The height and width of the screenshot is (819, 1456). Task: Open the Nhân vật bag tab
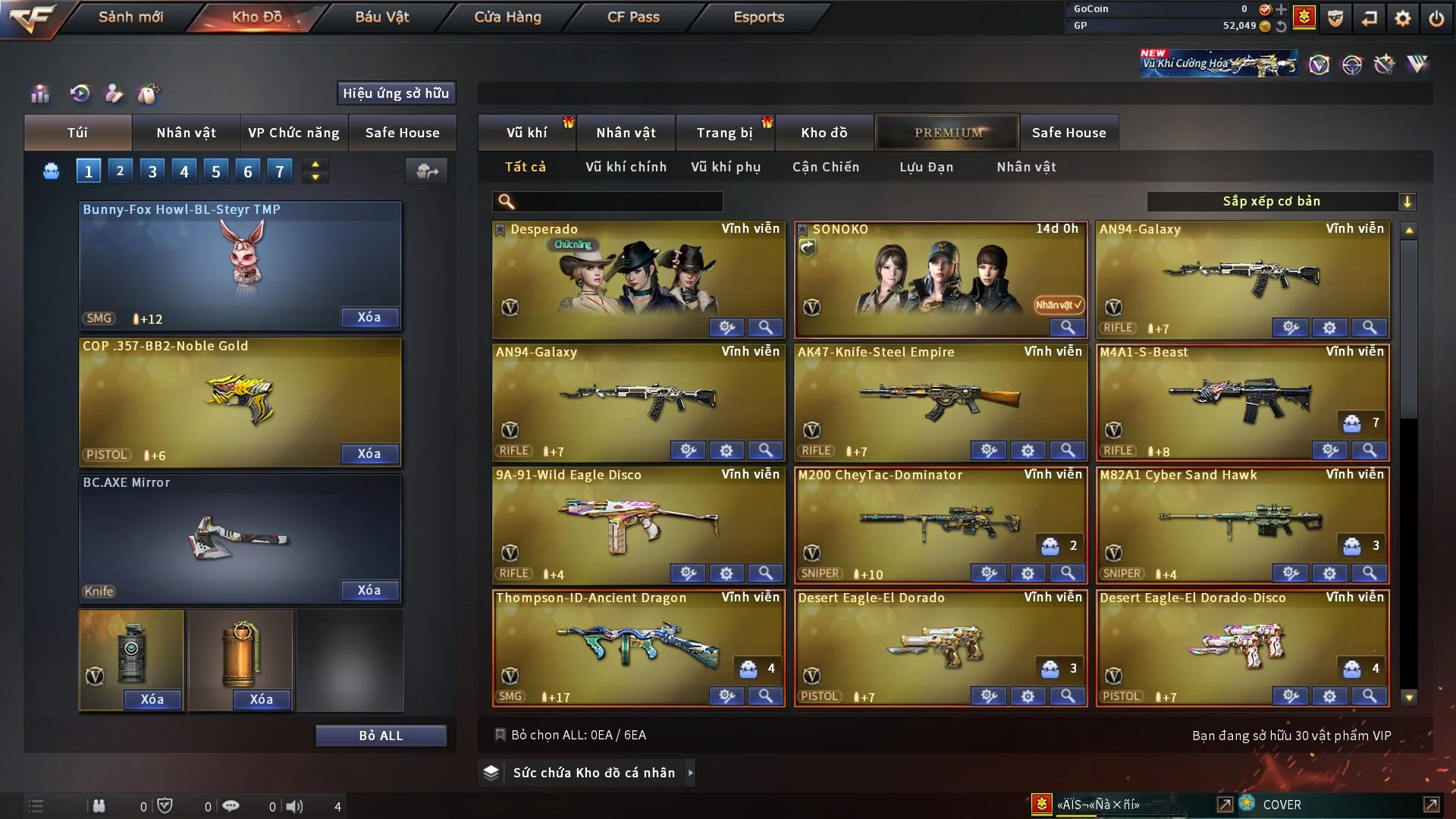click(186, 133)
